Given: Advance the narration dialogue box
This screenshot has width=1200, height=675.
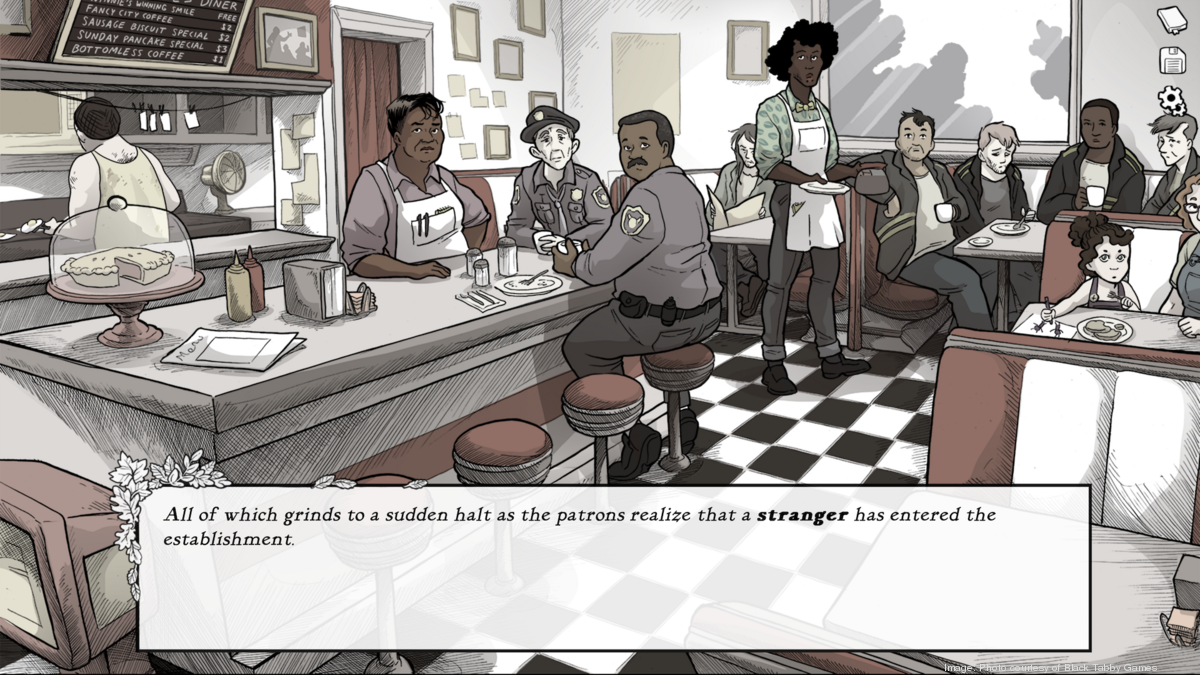Looking at the screenshot, I should 613,568.
